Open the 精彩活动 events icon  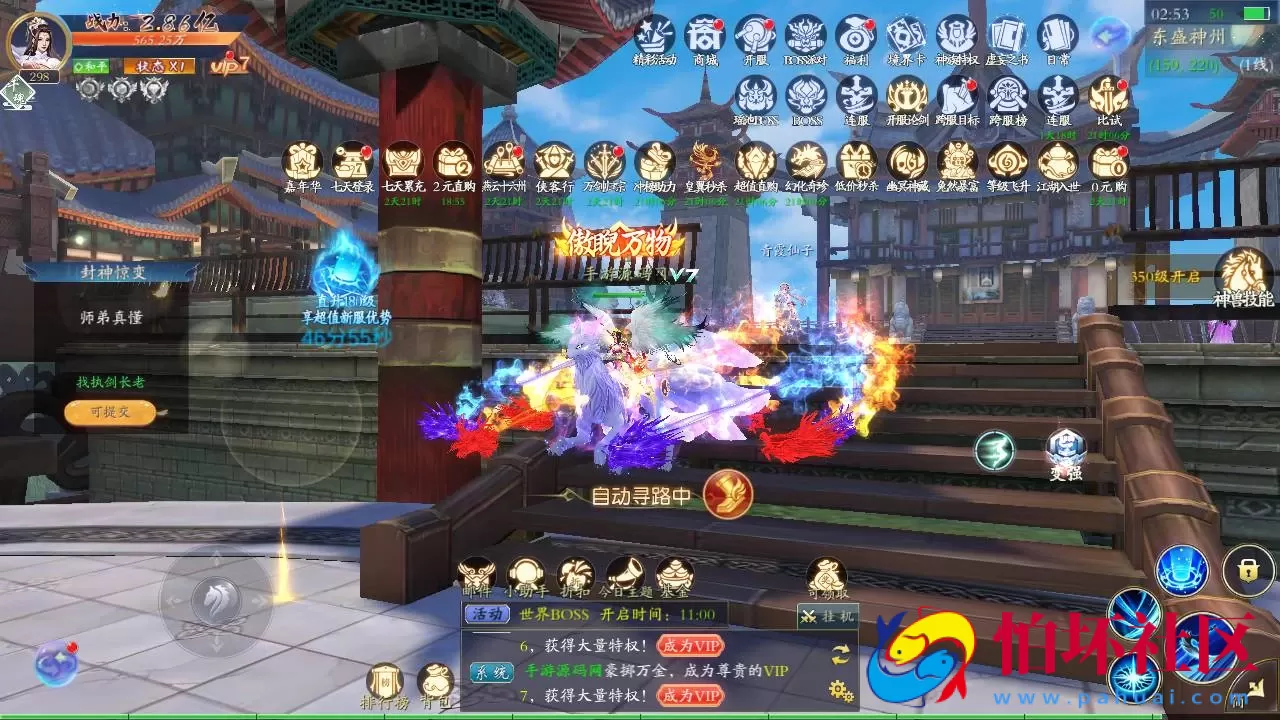[x=655, y=36]
